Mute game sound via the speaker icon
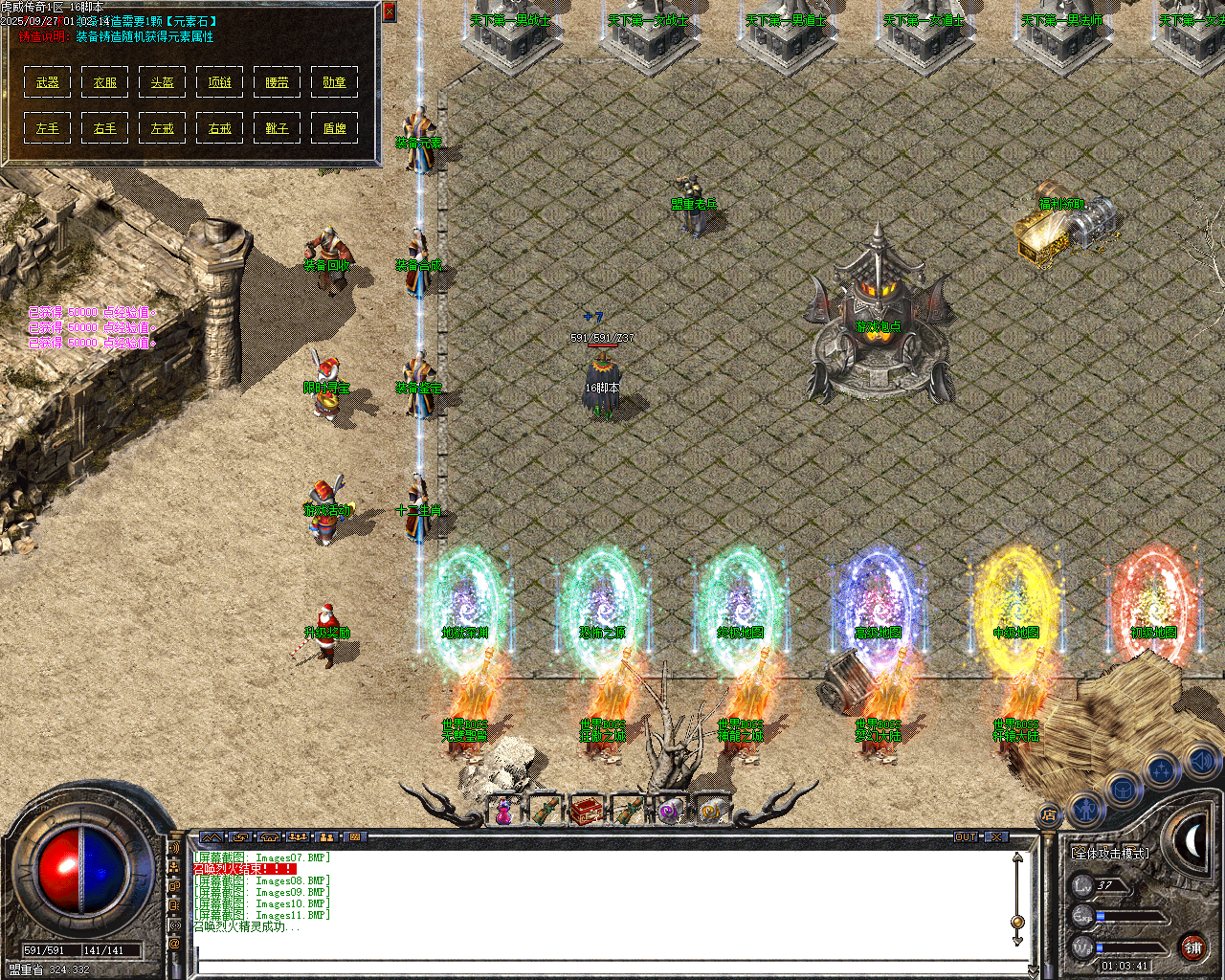1225x980 pixels. pos(1203,763)
